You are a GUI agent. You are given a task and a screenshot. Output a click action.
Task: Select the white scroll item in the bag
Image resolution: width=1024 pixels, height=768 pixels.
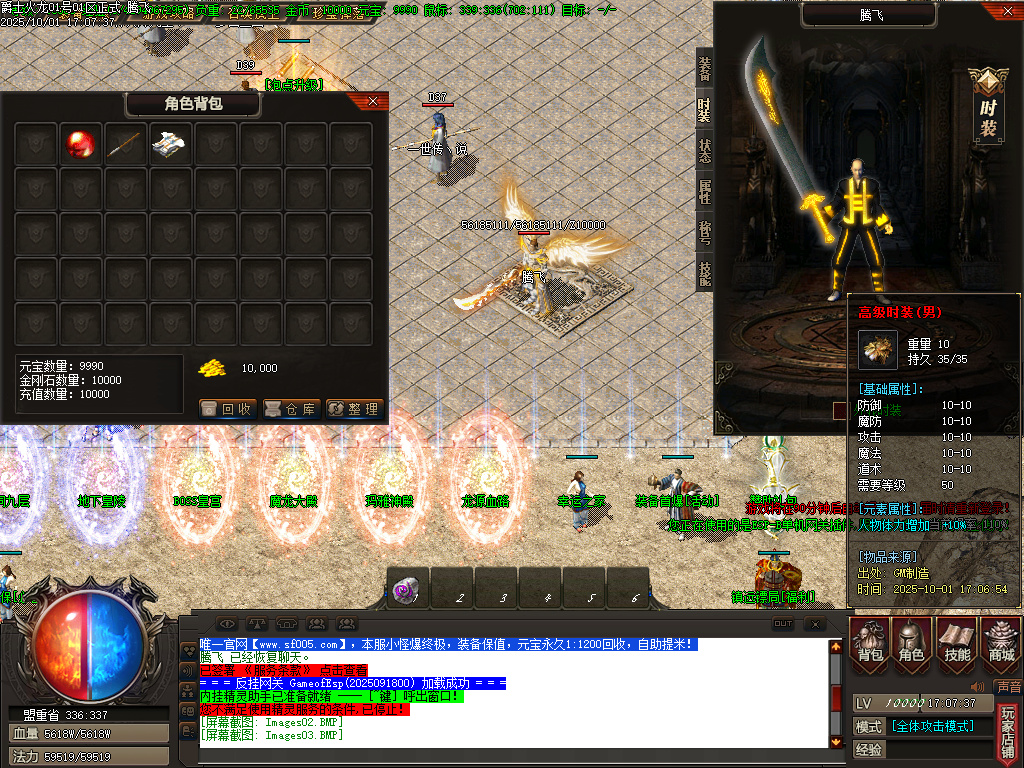tap(170, 145)
